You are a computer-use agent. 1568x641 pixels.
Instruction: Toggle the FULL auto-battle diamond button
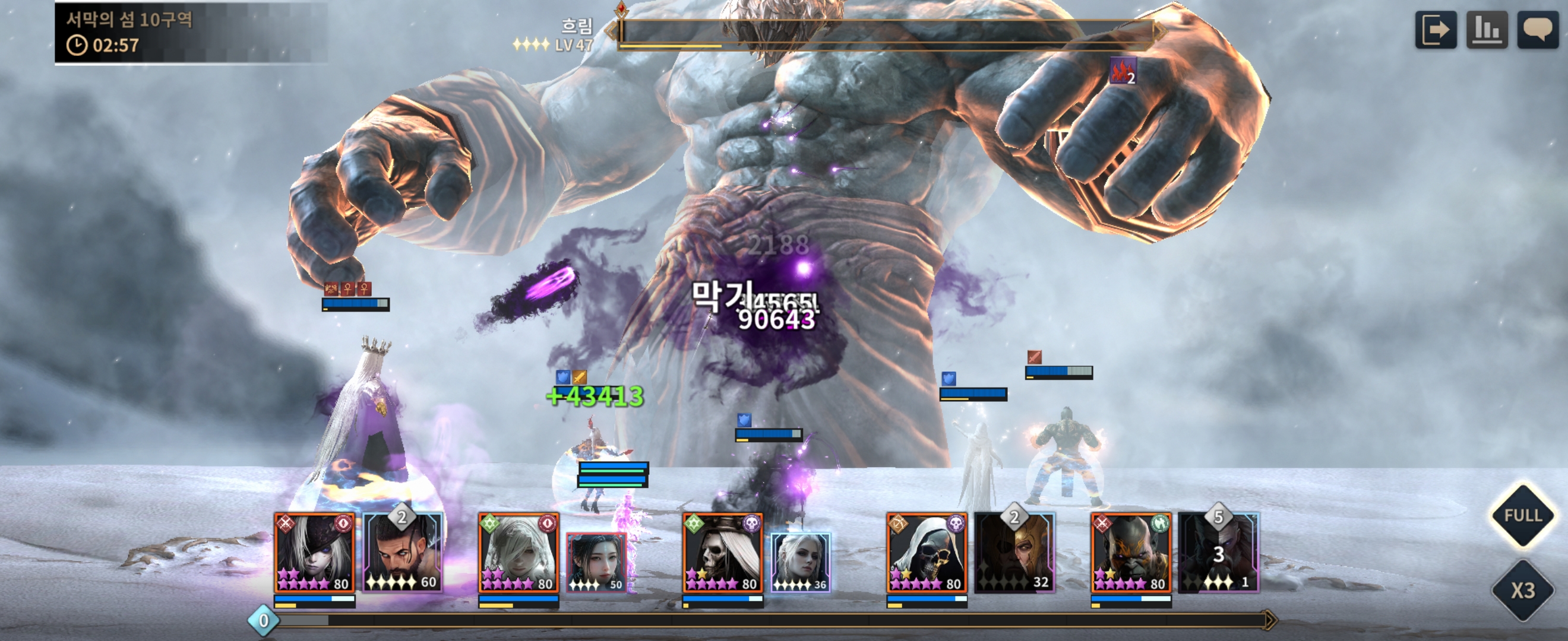click(1522, 516)
